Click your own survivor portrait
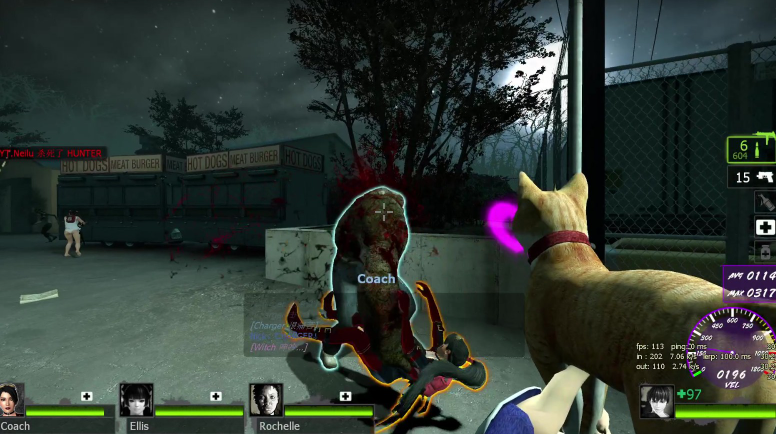776x434 pixels. (x=657, y=401)
